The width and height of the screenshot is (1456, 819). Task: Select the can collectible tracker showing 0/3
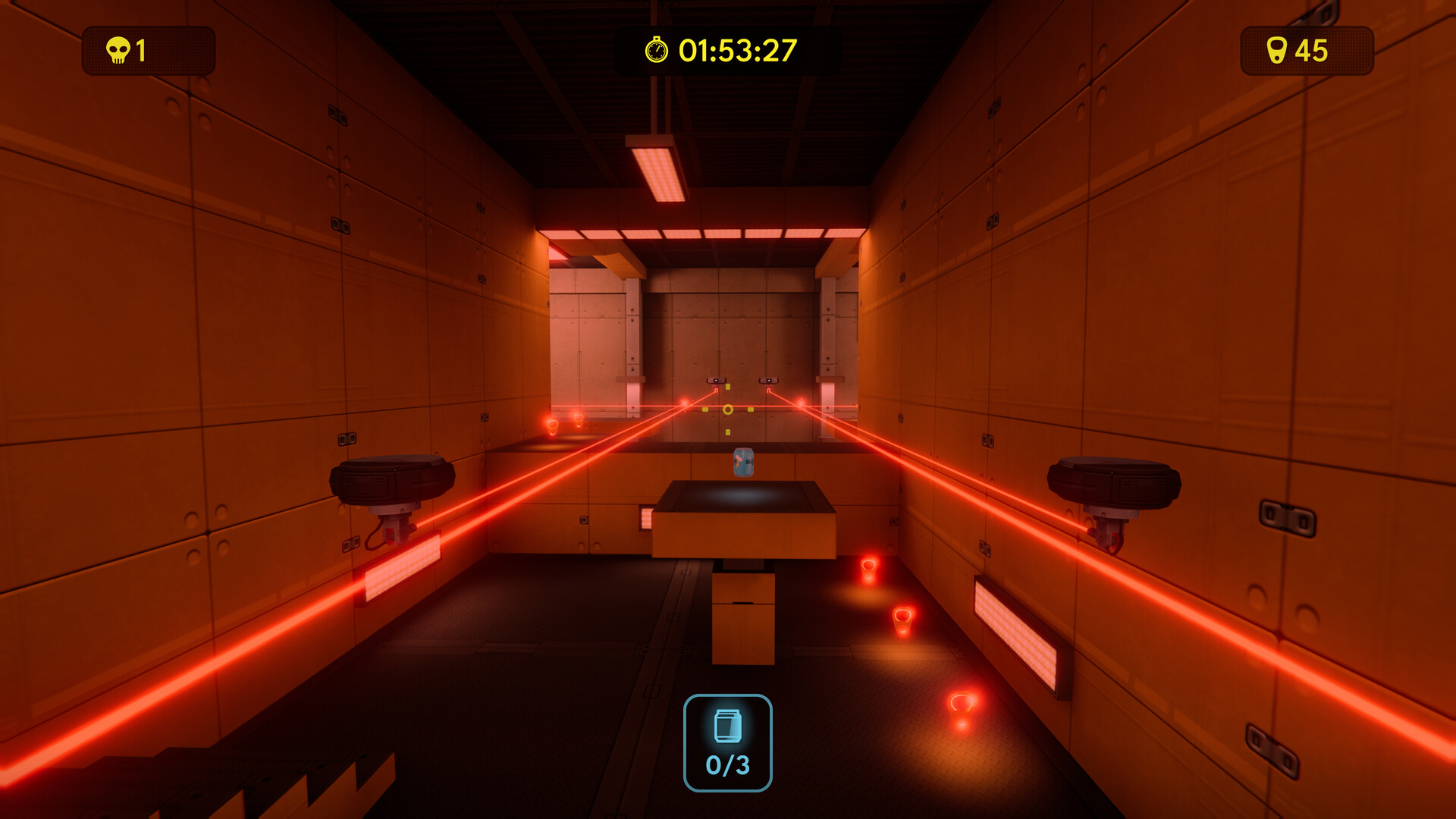click(x=727, y=743)
